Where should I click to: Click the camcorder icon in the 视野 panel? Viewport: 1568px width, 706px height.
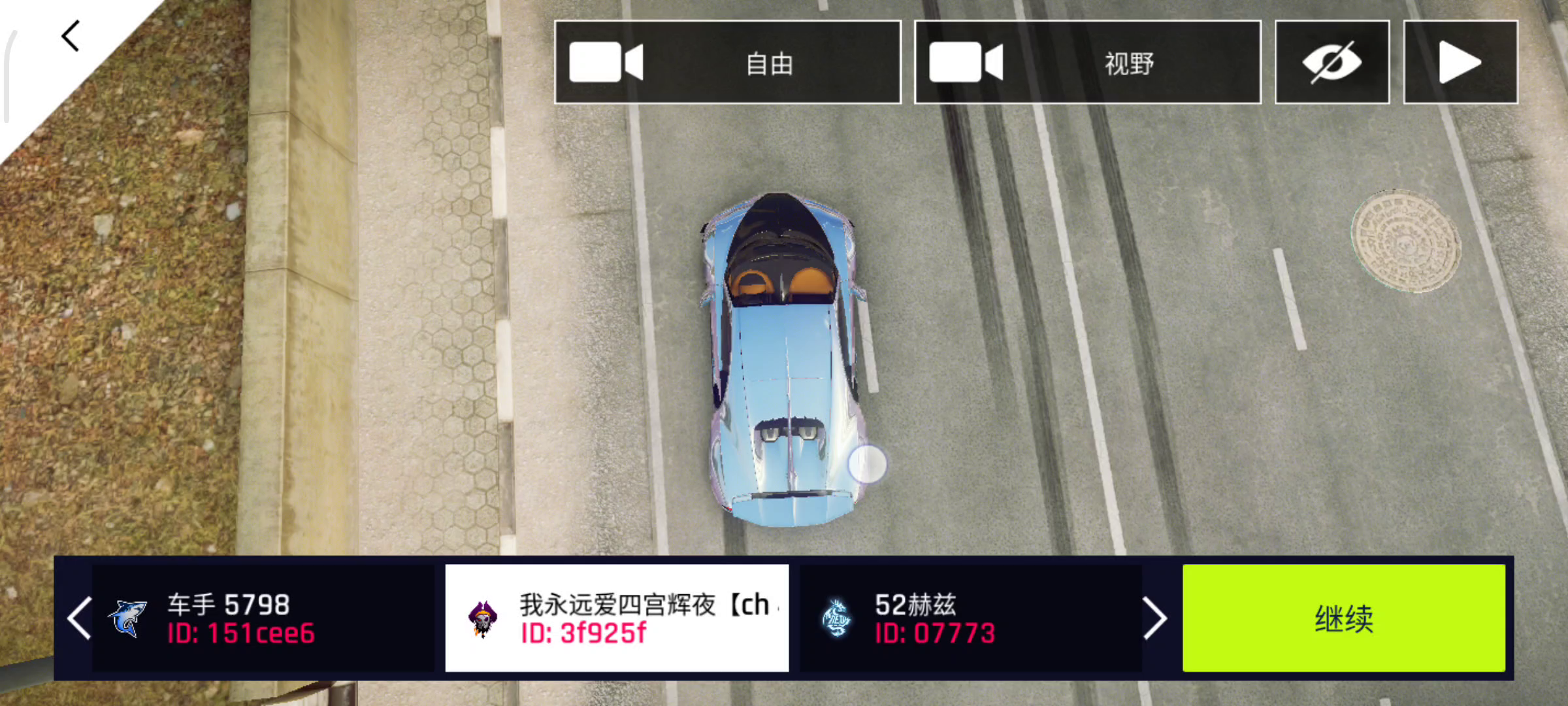[967, 62]
